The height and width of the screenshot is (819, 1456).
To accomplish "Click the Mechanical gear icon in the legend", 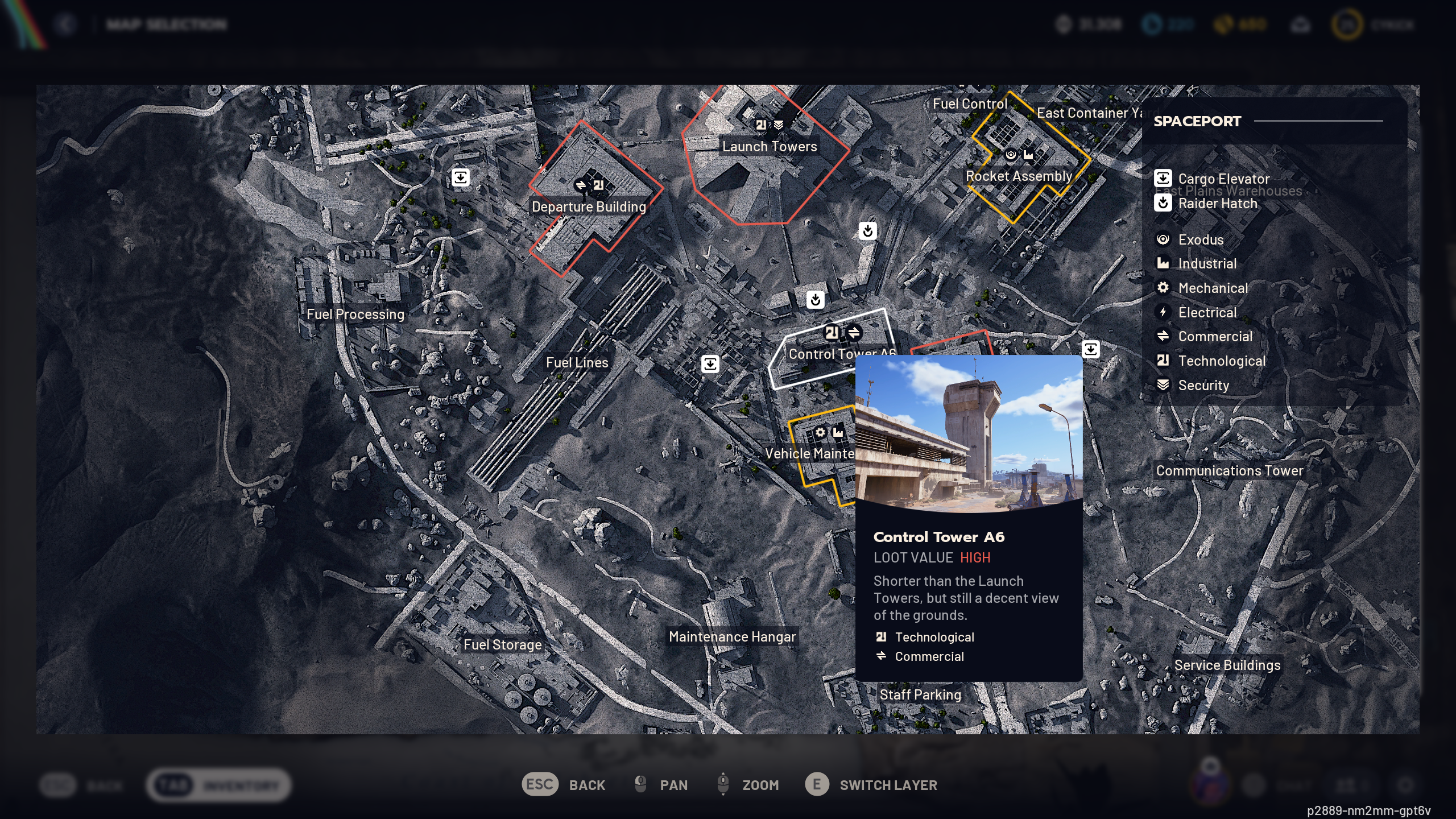I will click(x=1164, y=288).
